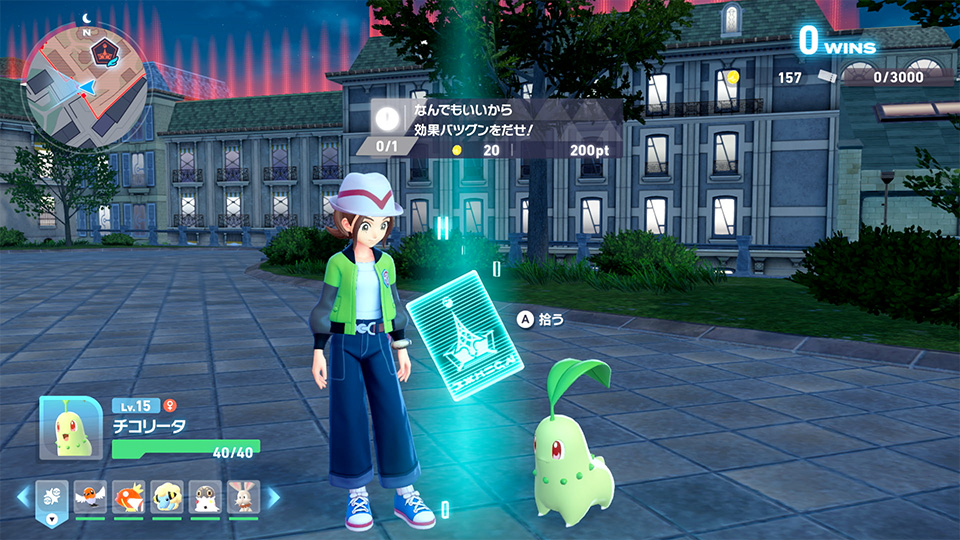The image size is (960, 540).
Task: Click the party bar's right arrow
Action: [272, 497]
